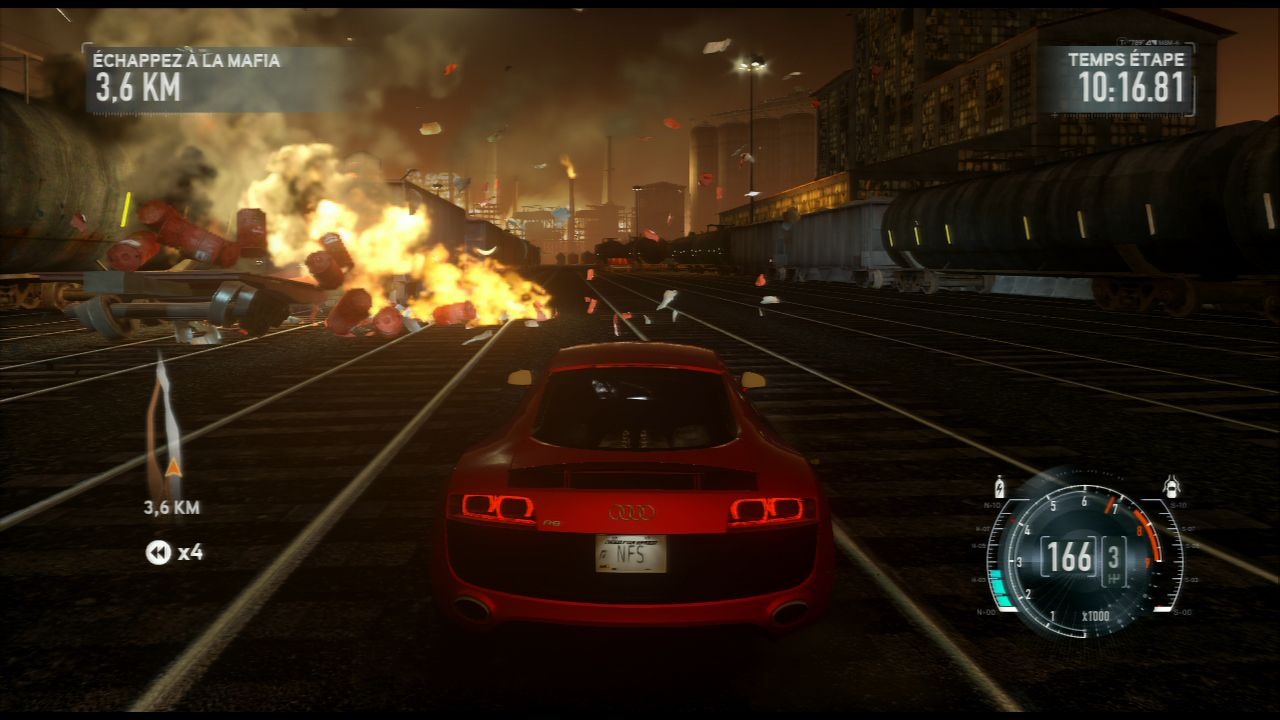Click the gear indicator on the tachometer

pos(1114,555)
